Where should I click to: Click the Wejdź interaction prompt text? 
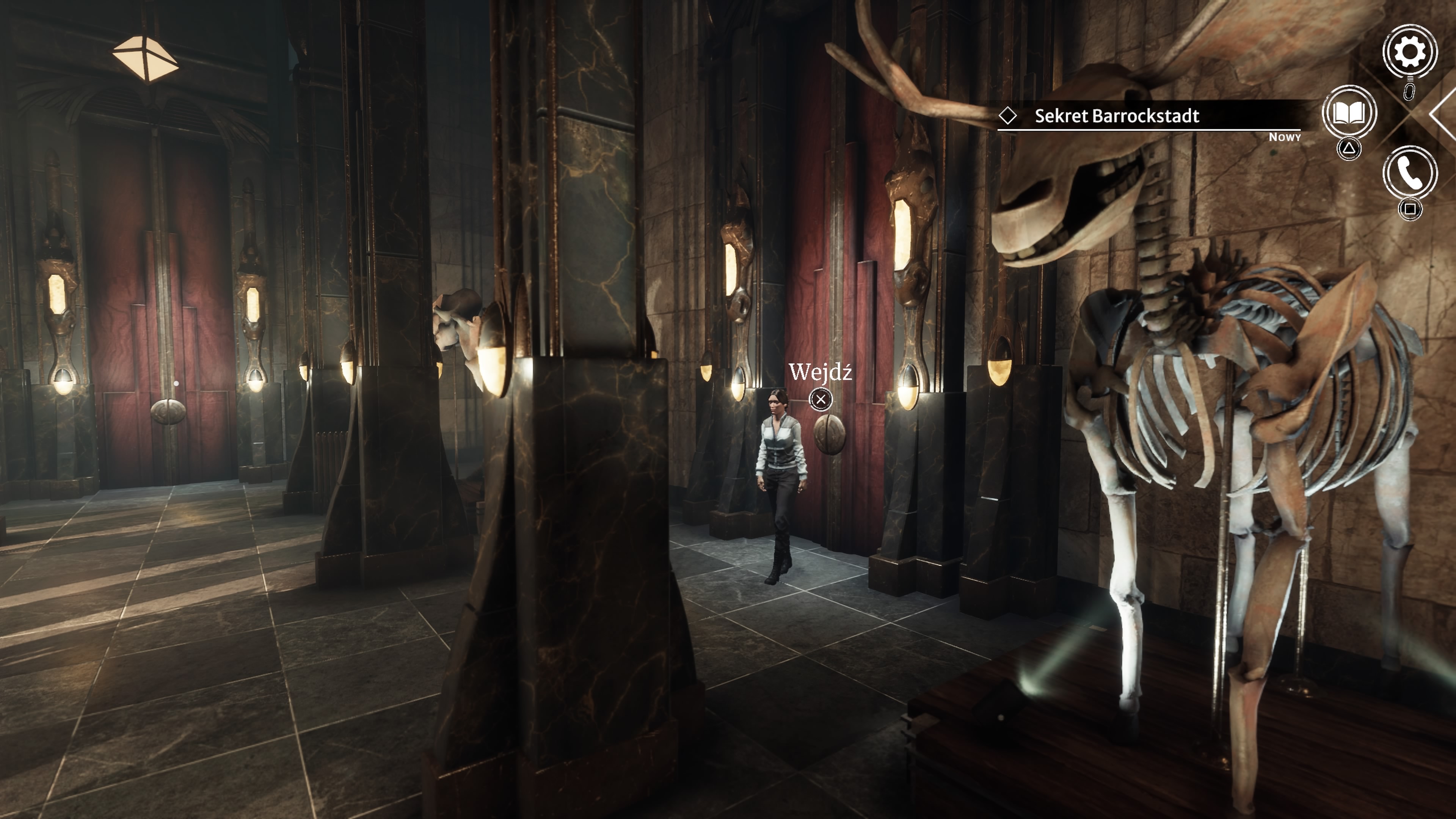[820, 372]
